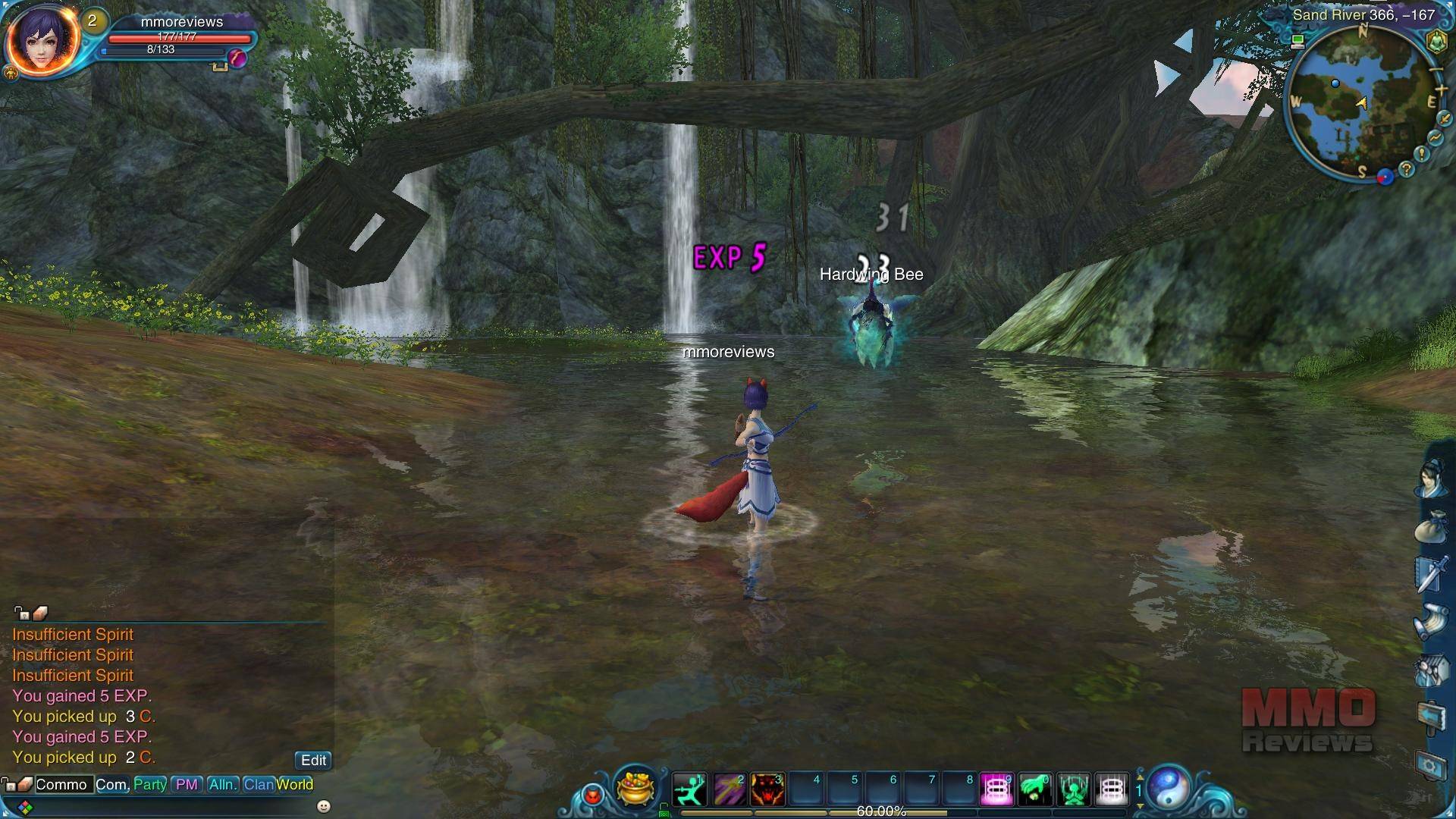Switch to the Party chat tab
This screenshot has height=819, width=1456.
(x=150, y=785)
